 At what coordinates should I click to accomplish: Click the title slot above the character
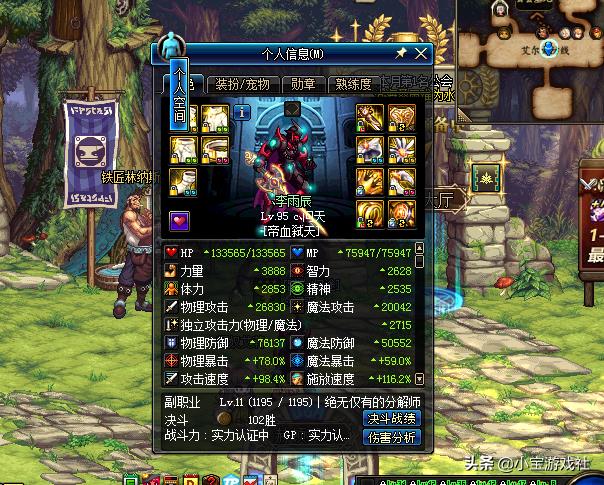point(292,108)
